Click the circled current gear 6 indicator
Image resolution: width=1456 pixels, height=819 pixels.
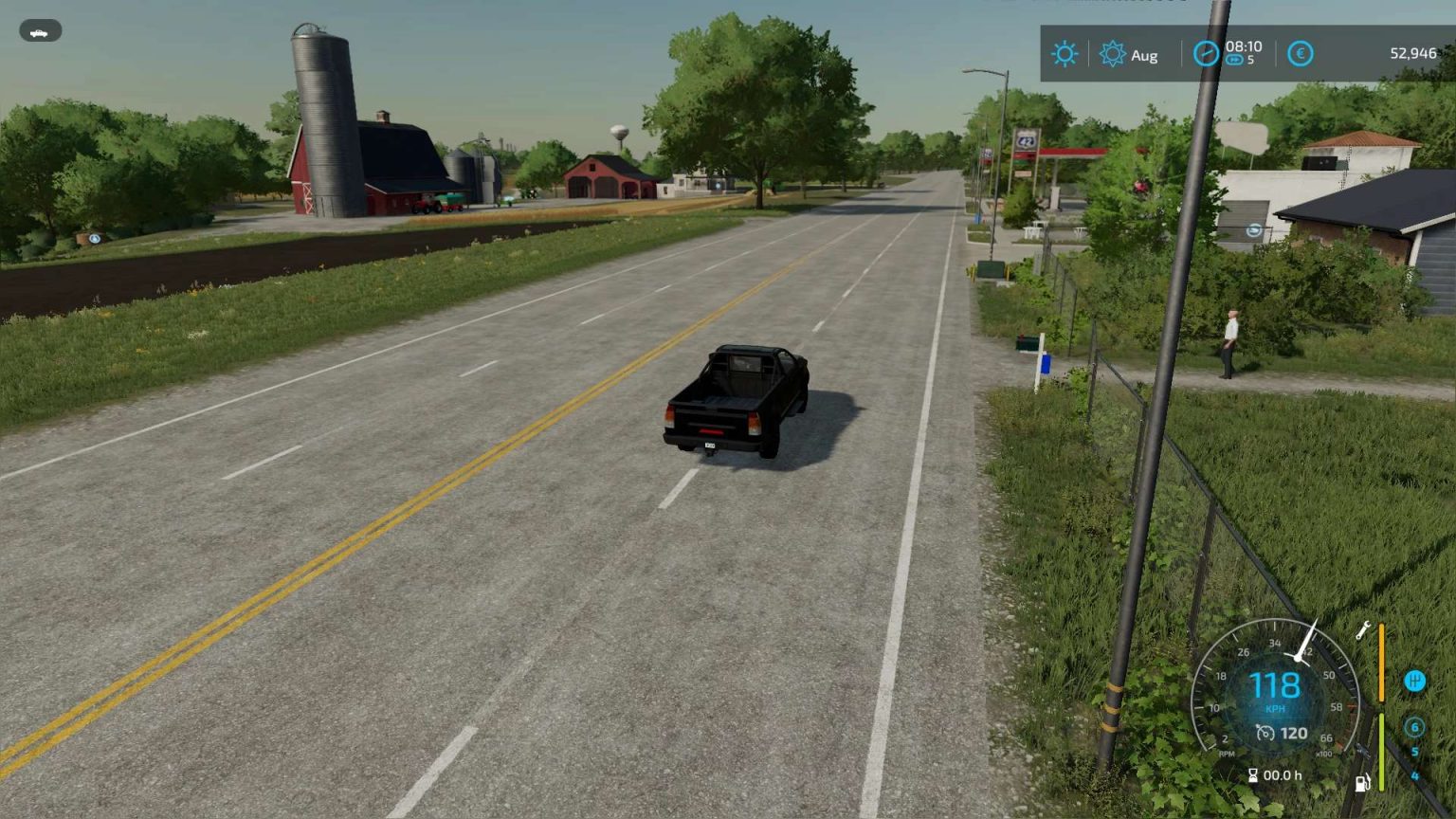click(1415, 728)
